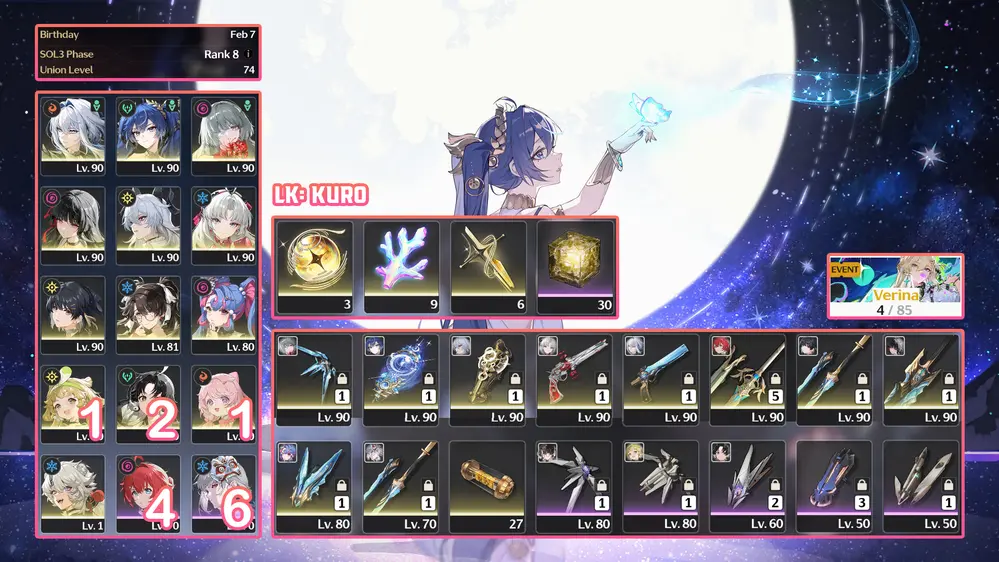
Task: Open the swirling blue orb weapon slot
Action: (401, 380)
